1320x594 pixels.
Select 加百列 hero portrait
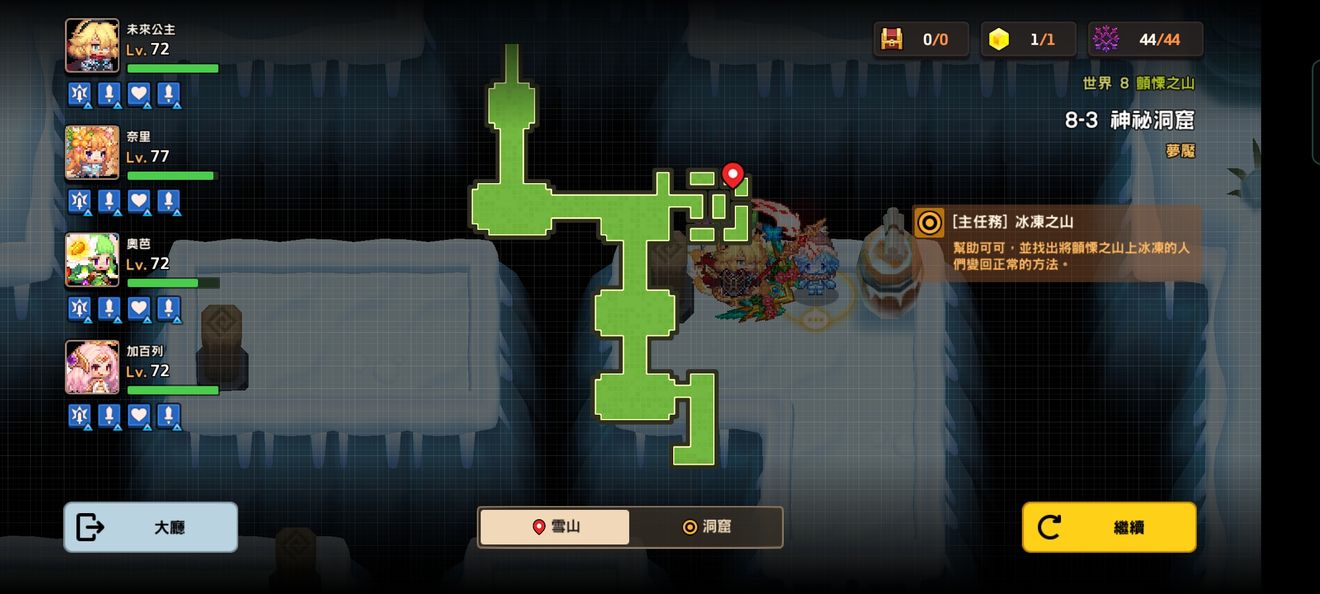[x=92, y=367]
